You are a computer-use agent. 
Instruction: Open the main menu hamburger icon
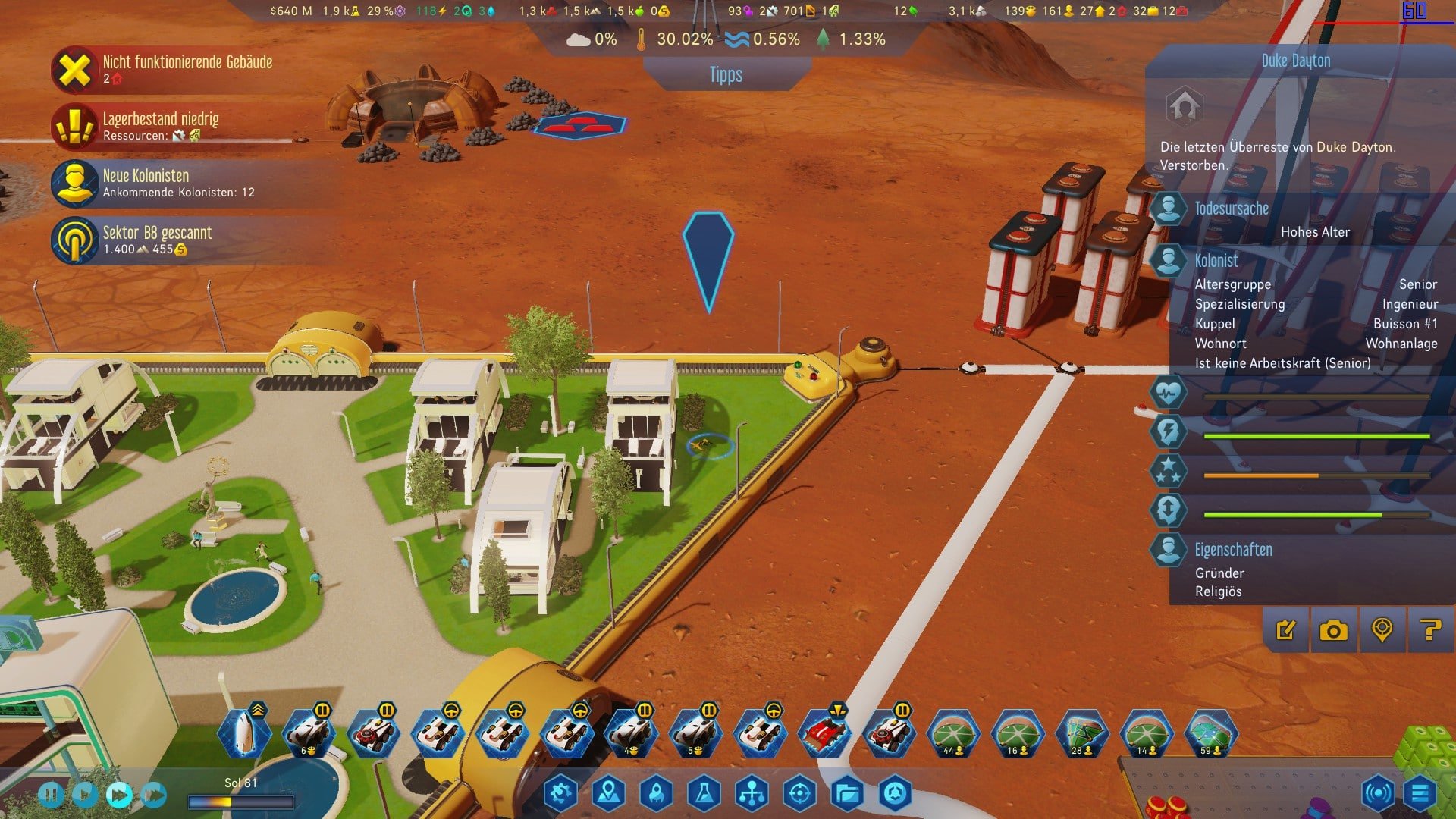click(1420, 793)
